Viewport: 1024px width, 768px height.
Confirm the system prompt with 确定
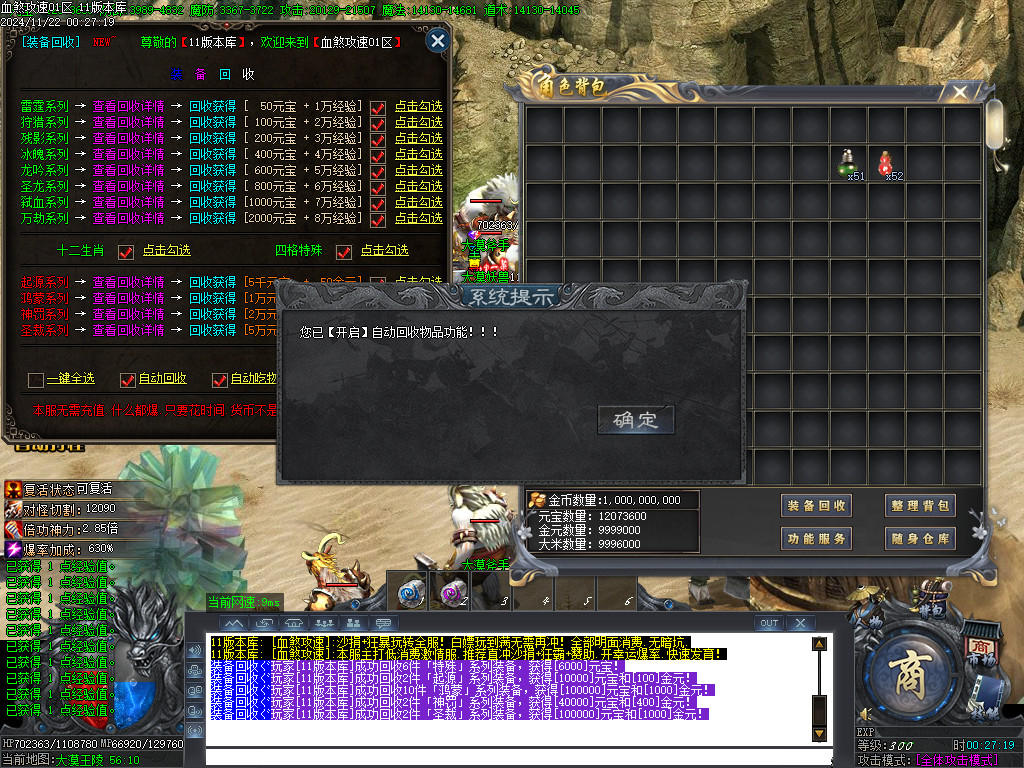pyautogui.click(x=636, y=420)
